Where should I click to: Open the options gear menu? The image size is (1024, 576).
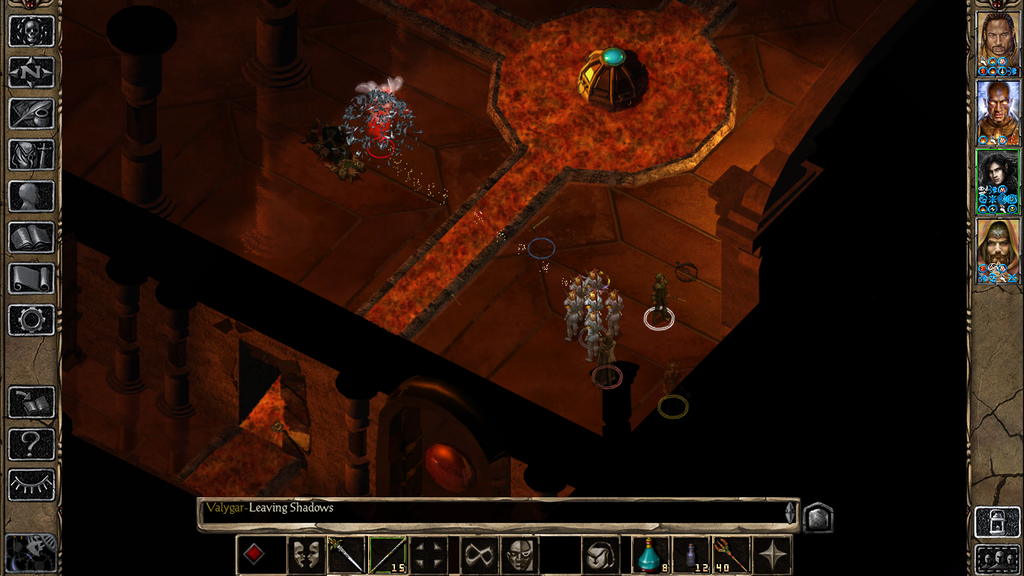coord(31,320)
